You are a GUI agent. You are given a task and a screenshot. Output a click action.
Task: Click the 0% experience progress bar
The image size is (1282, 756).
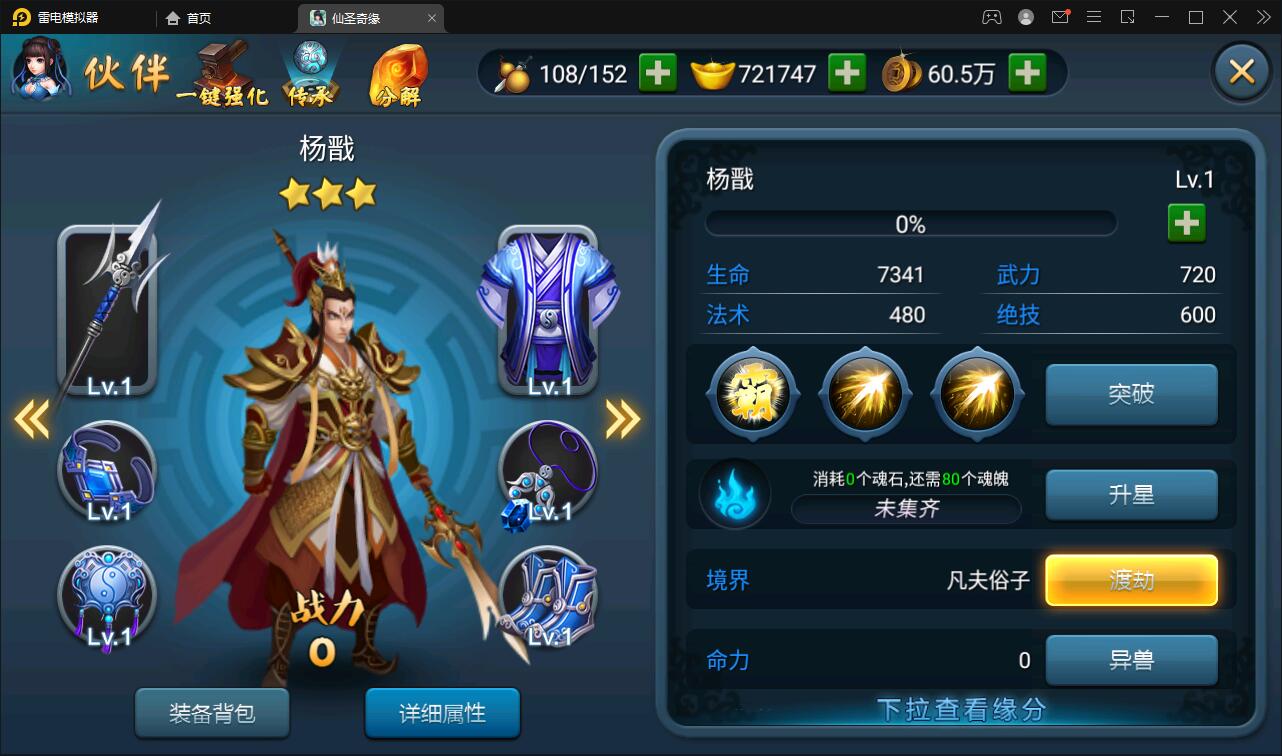point(910,222)
